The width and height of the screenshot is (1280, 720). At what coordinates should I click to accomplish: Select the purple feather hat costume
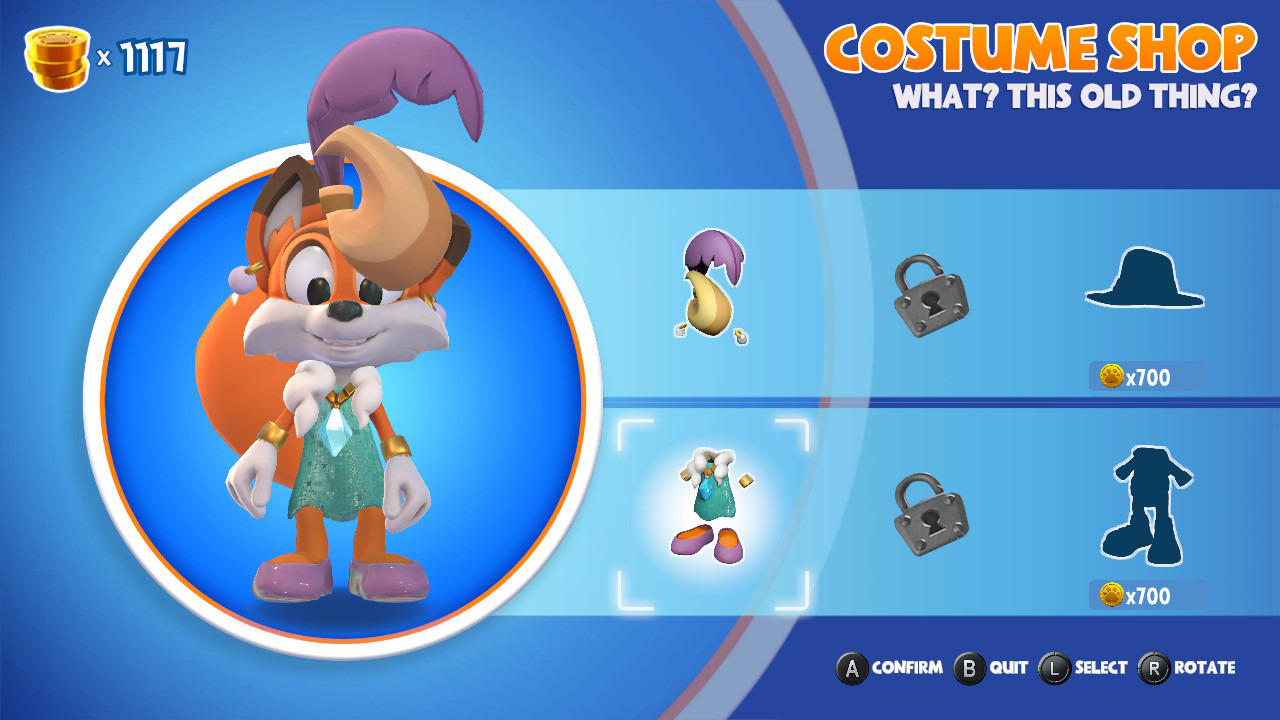coord(711,287)
